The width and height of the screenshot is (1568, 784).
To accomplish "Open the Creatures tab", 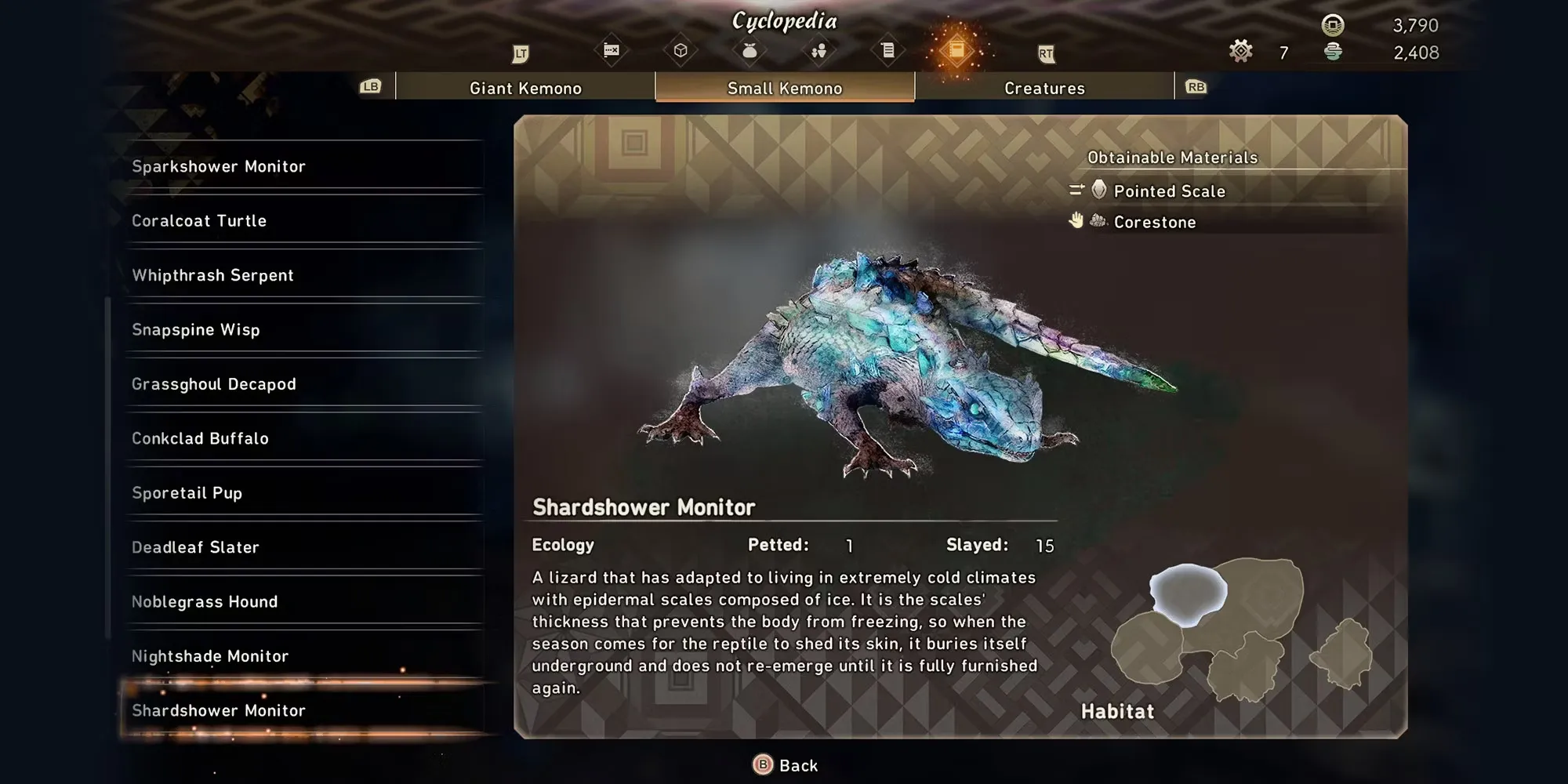I will (x=1044, y=88).
